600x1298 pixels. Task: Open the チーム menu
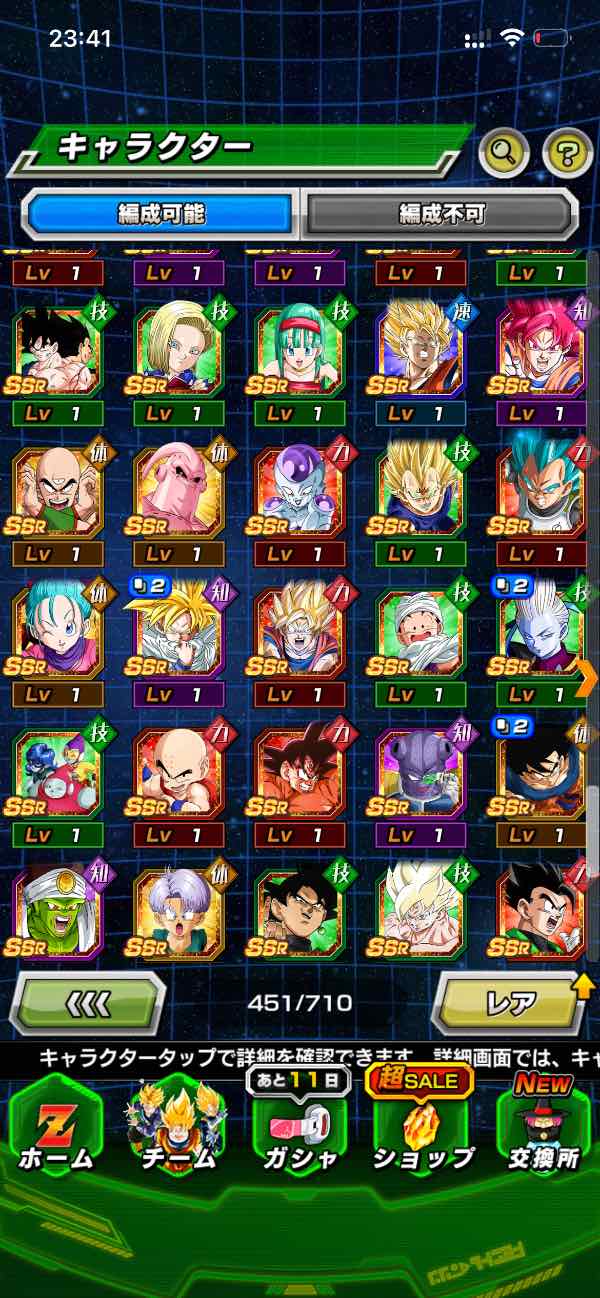[x=178, y=1125]
